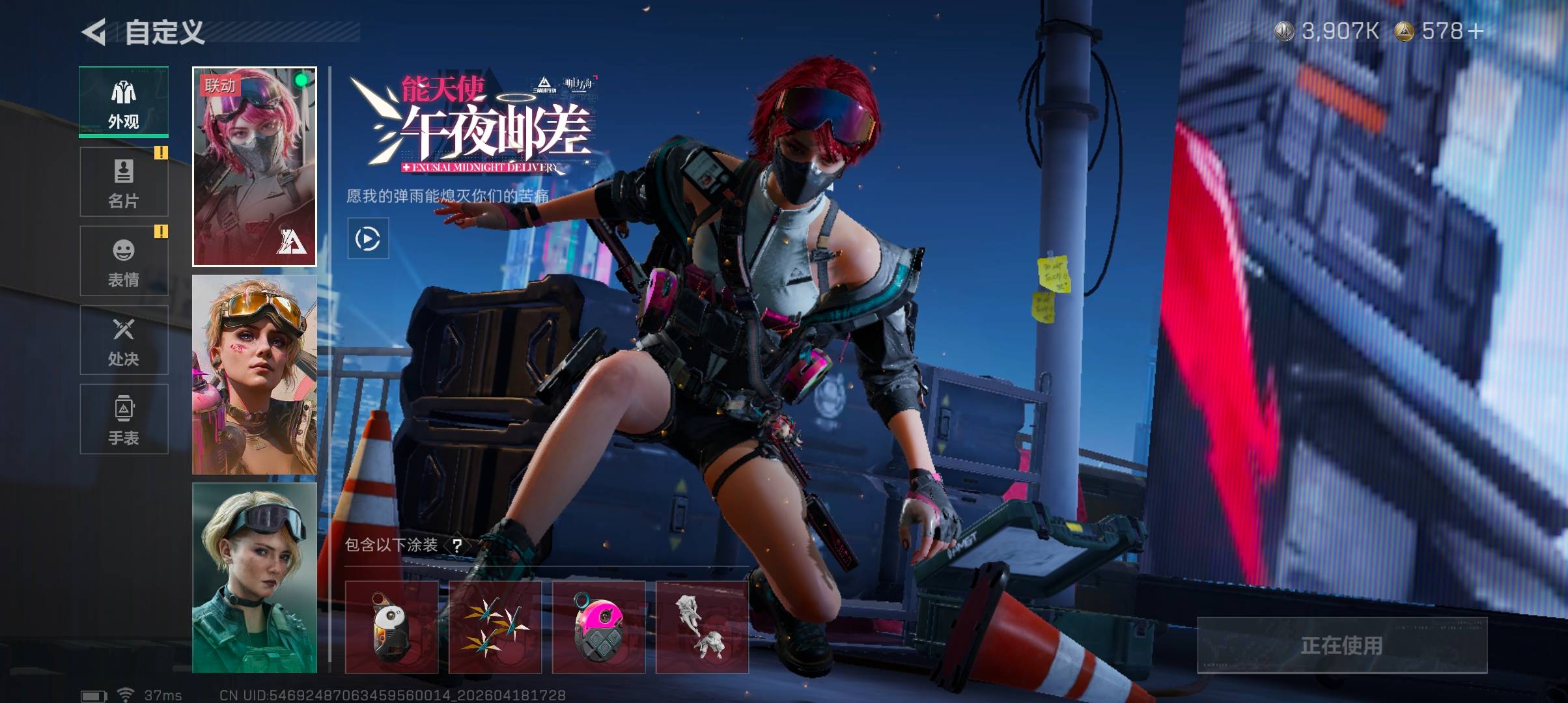Open the 处决 execution tab
1568x703 pixels.
coord(124,340)
